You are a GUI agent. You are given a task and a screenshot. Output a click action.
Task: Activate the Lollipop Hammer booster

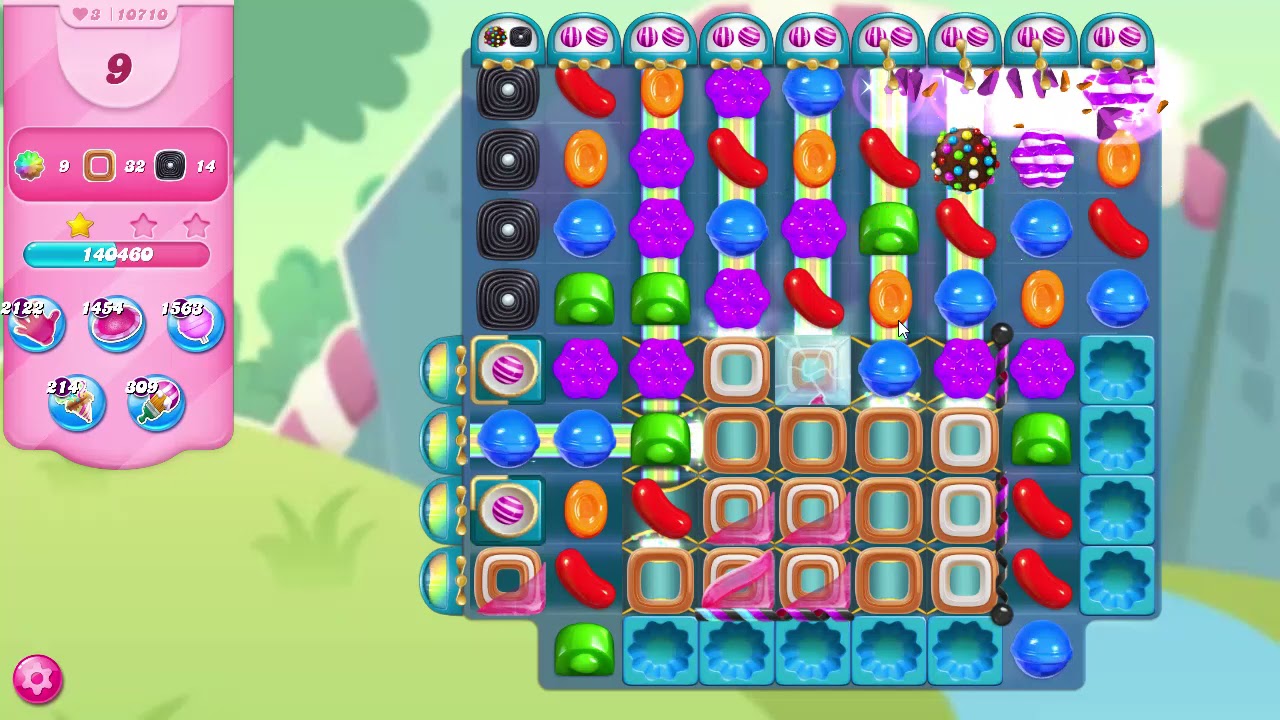pyautogui.click(x=193, y=323)
